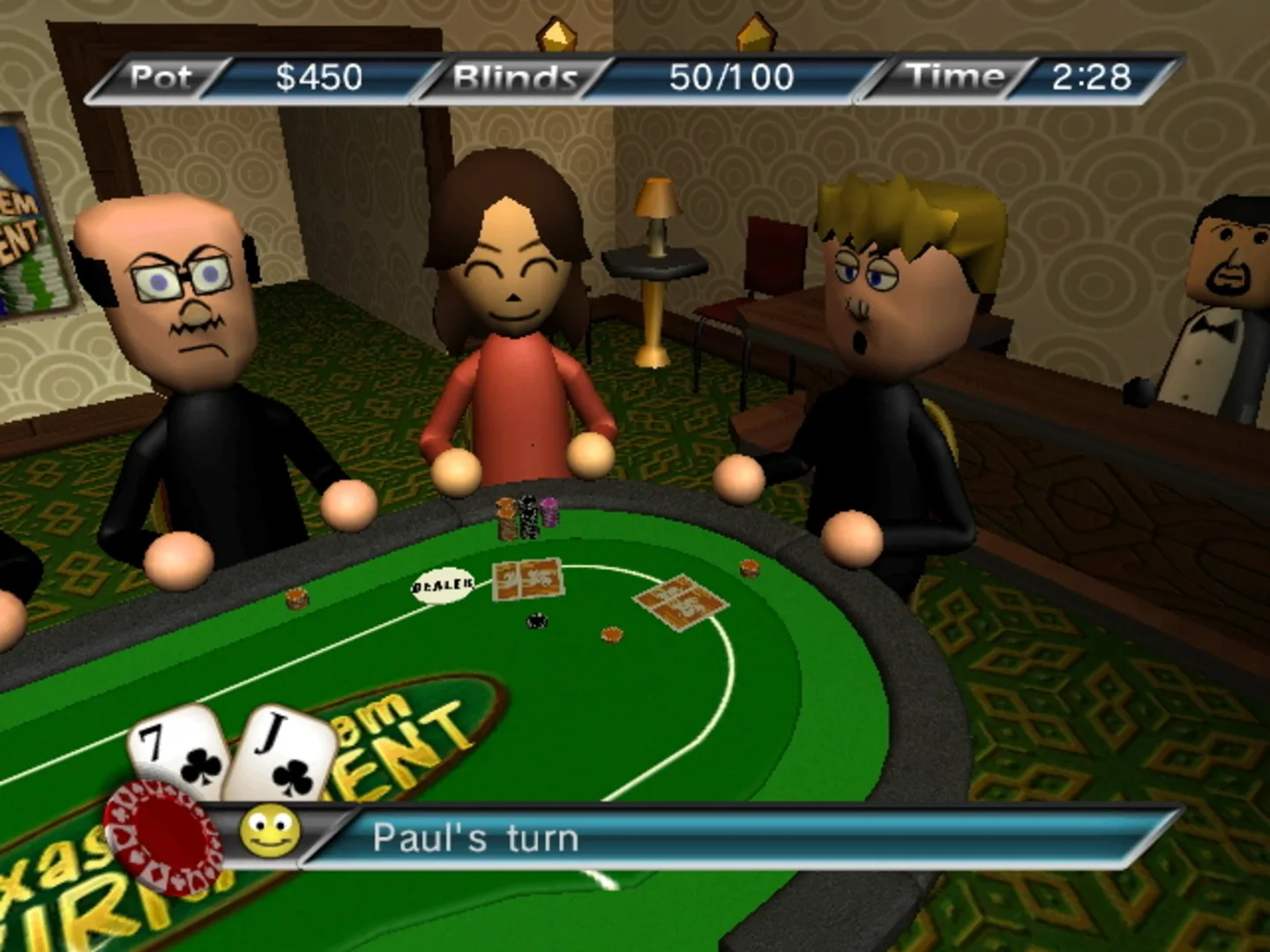Viewport: 1270px width, 952px height.
Task: Select the DEALER button on the table
Action: point(443,584)
